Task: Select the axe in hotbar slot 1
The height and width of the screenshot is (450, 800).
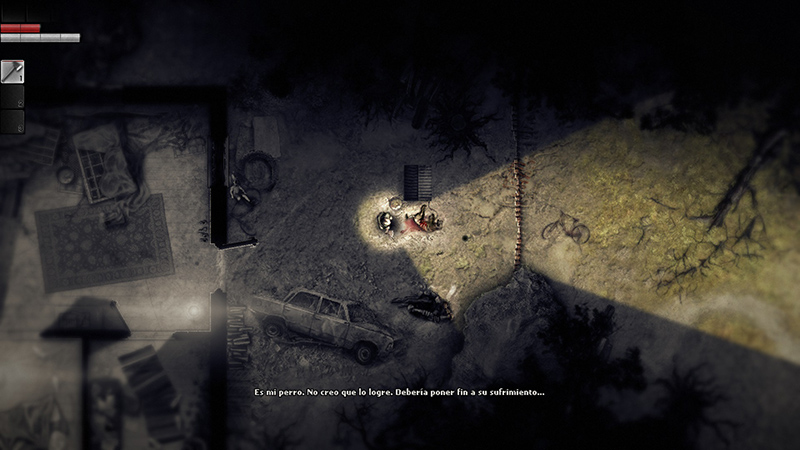Action: 12,71
